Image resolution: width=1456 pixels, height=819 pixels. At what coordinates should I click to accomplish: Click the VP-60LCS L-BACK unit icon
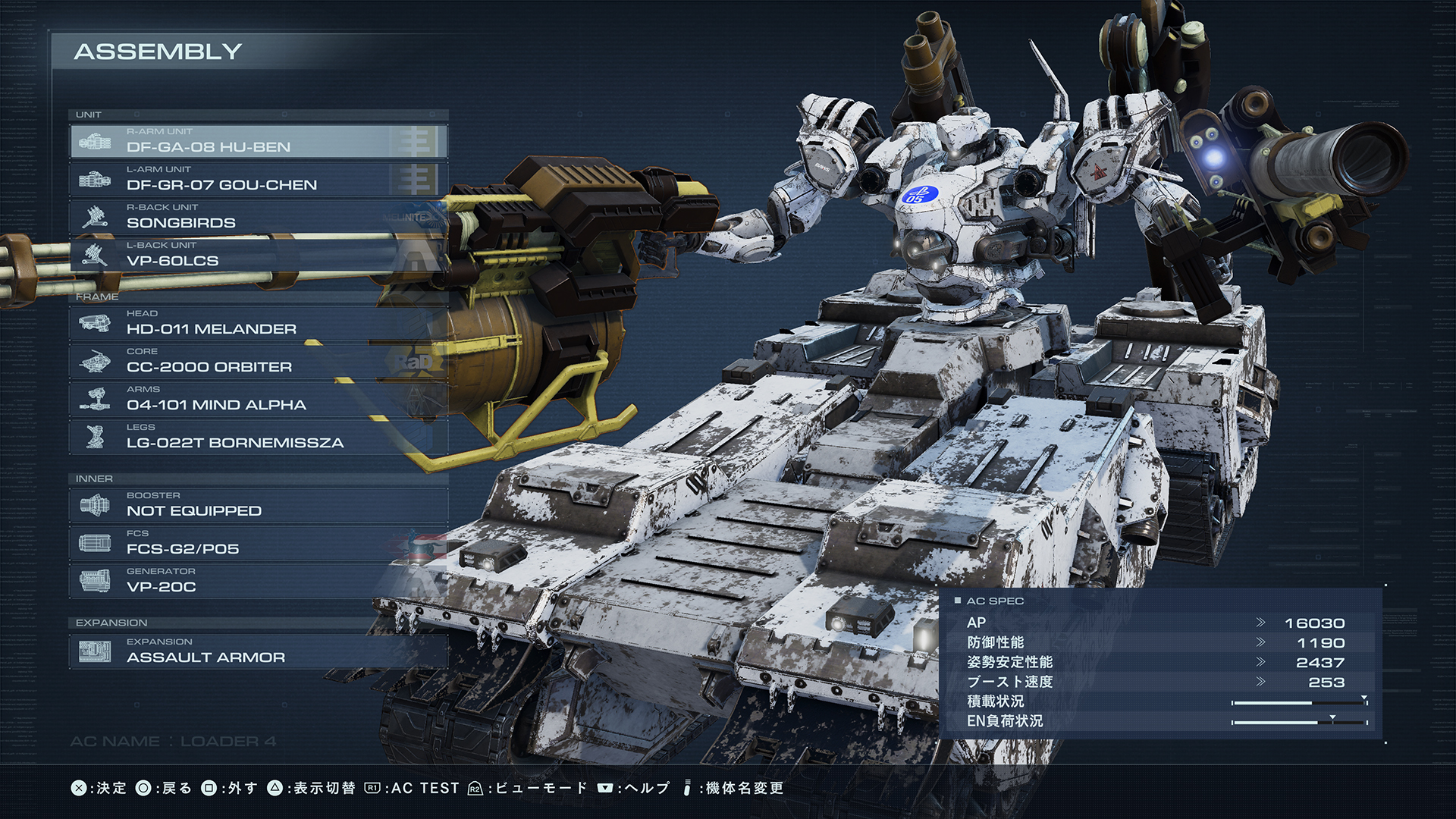coord(96,255)
